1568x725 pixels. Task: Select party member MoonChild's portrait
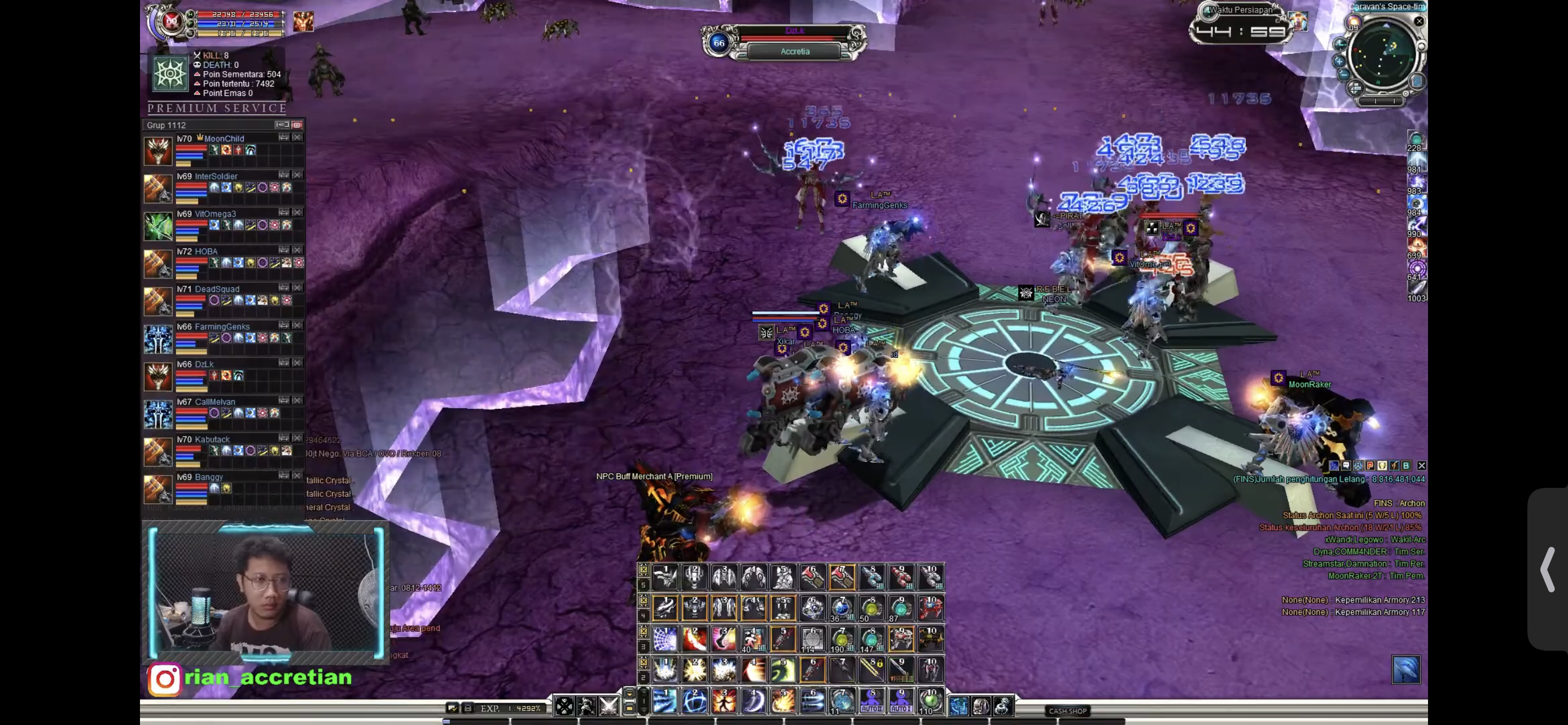coord(157,150)
